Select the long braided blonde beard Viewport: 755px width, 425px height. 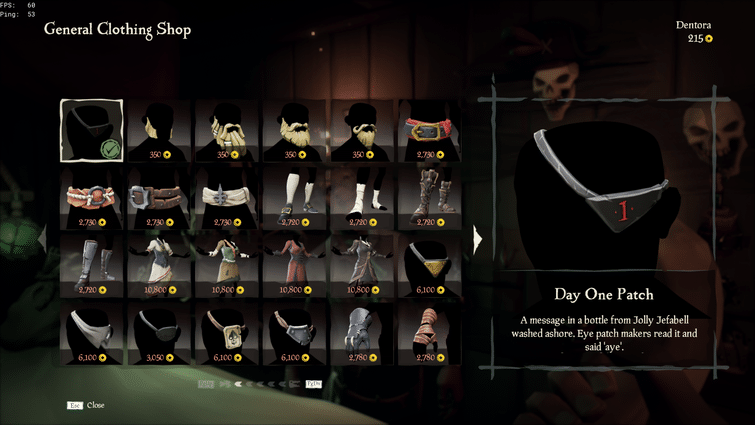tap(228, 131)
